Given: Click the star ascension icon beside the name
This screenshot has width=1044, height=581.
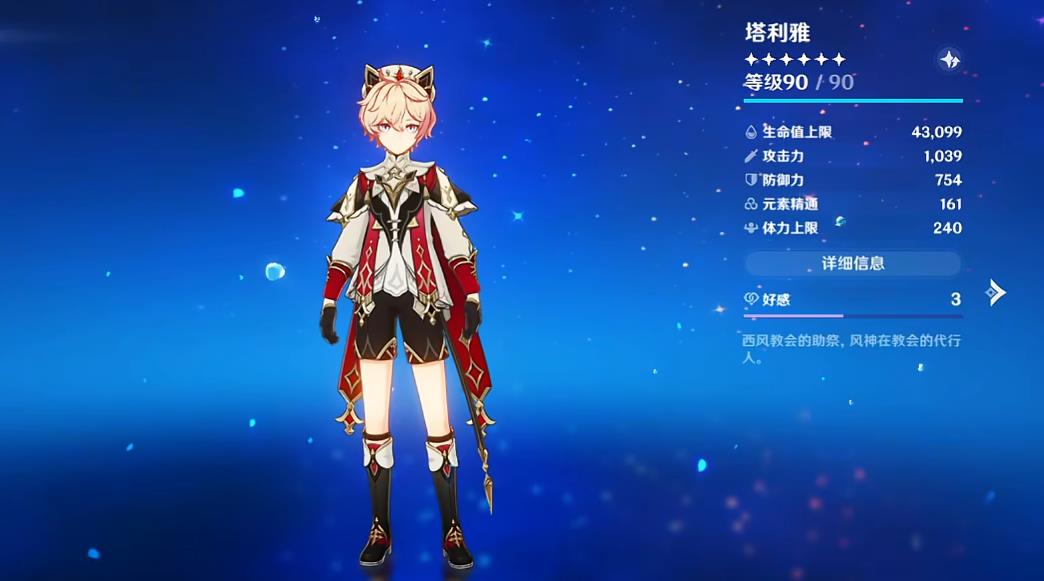Looking at the screenshot, I should click(949, 59).
